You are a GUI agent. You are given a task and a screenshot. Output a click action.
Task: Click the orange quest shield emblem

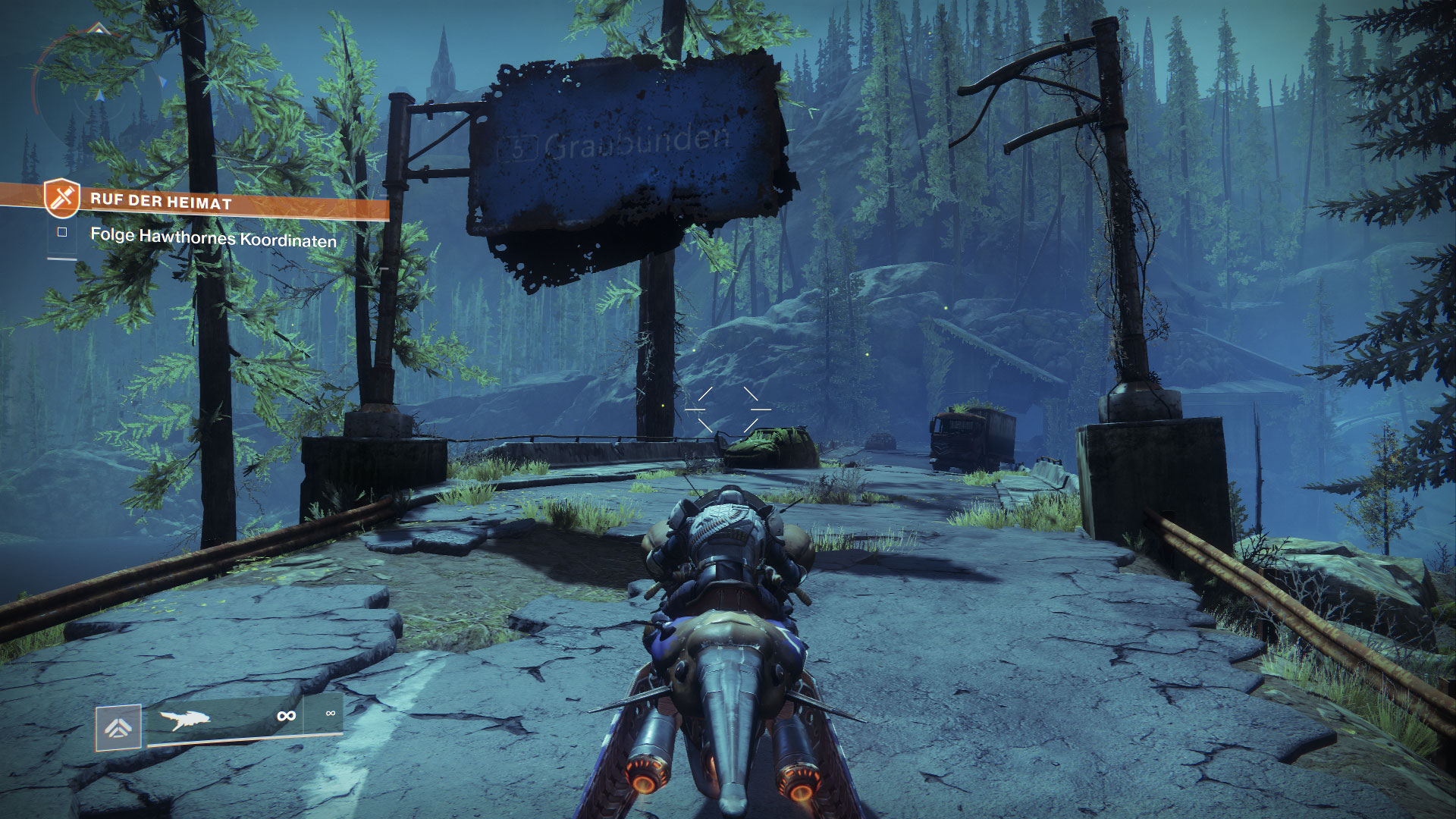(61, 198)
